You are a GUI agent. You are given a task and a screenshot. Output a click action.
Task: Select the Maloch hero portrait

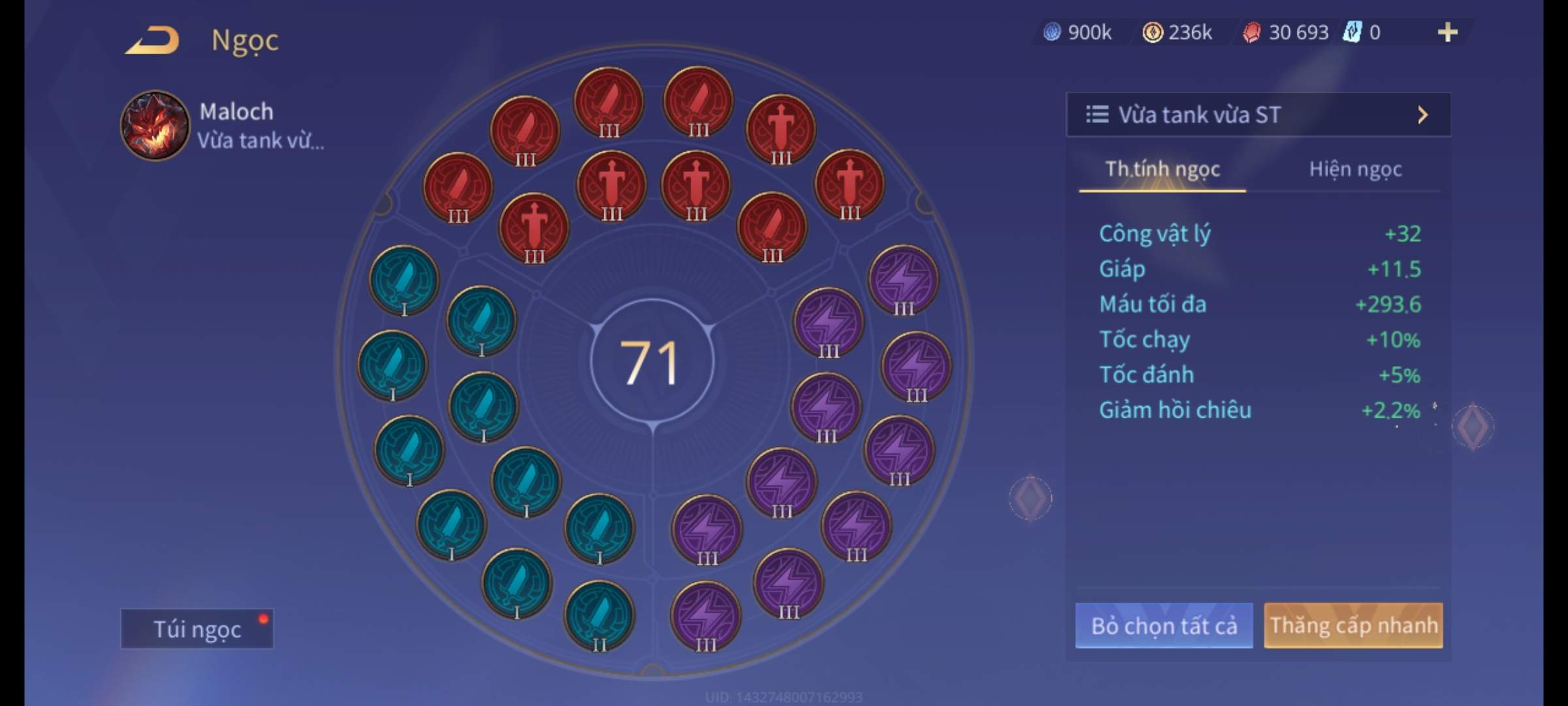tap(155, 126)
